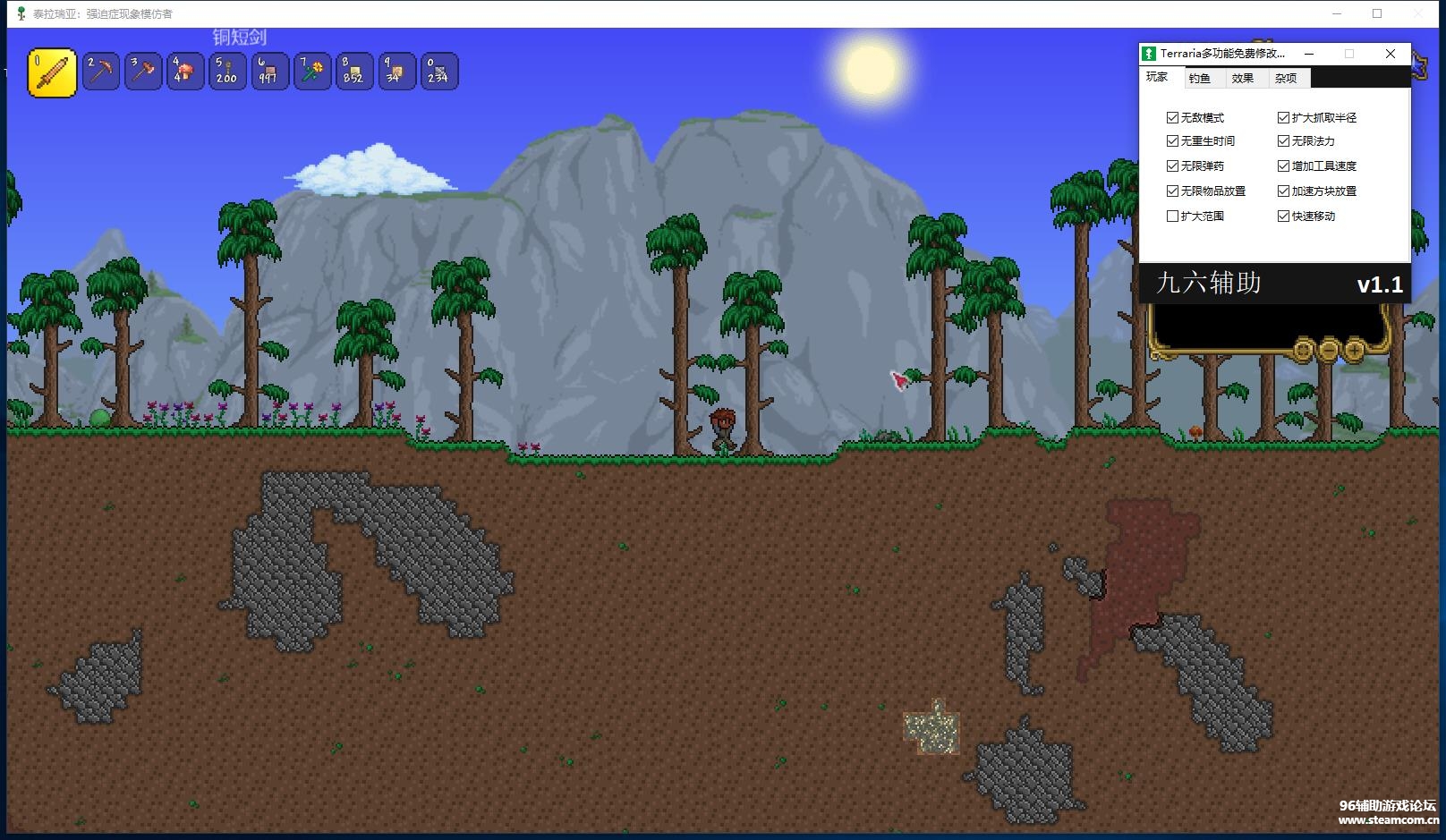The image size is (1446, 840).
Task: Select the copper pickaxe in the hotbar
Action: point(101,72)
